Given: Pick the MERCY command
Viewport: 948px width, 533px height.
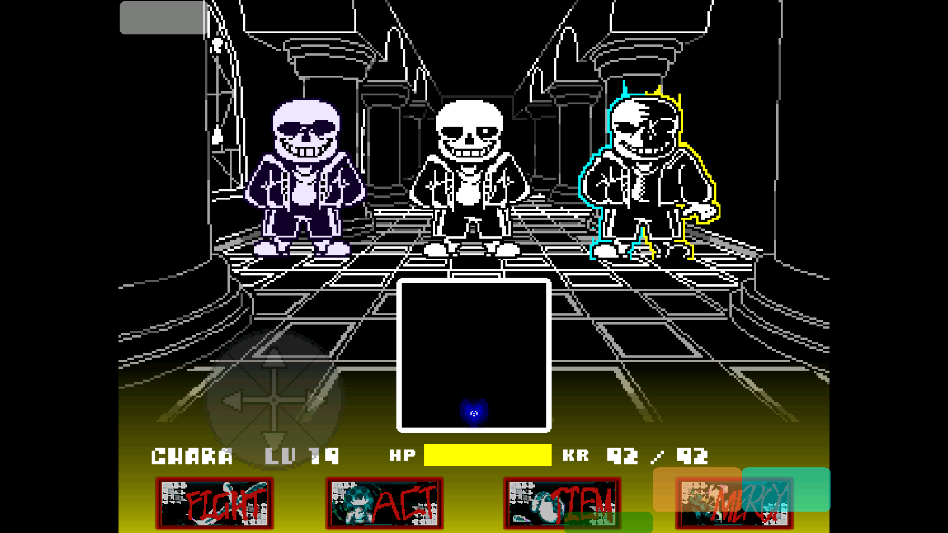Looking at the screenshot, I should [735, 504].
